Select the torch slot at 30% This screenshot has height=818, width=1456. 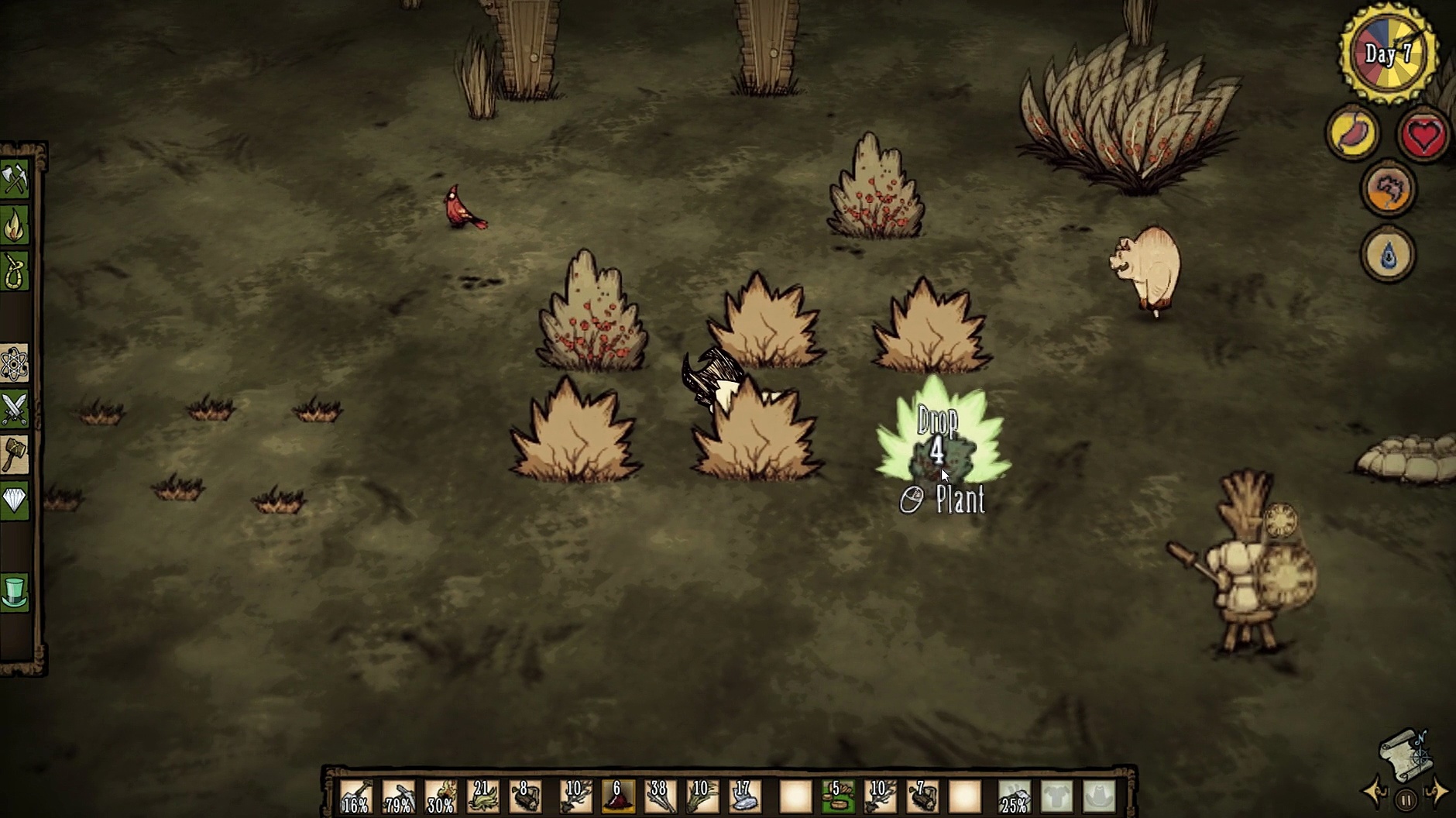point(441,796)
